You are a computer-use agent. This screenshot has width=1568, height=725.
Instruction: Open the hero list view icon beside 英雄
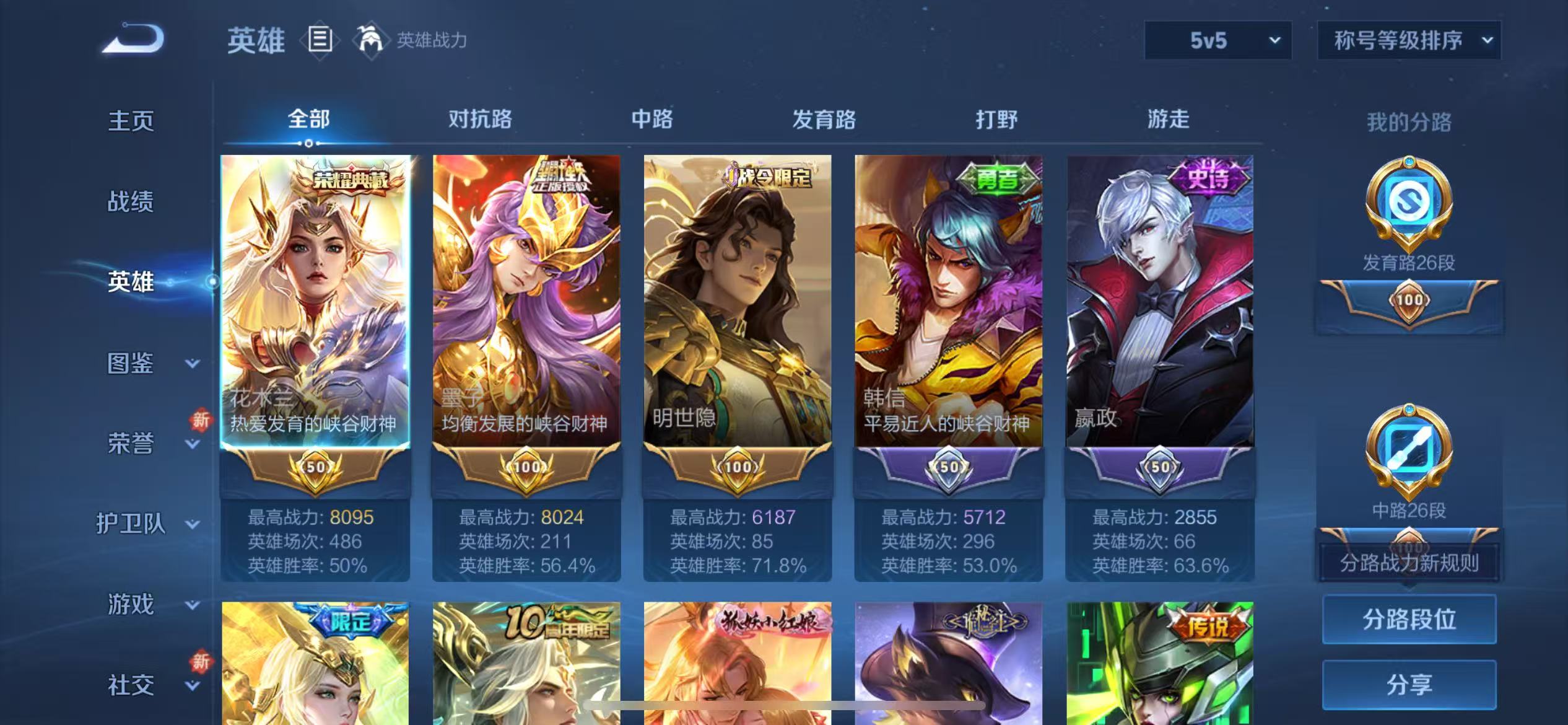point(320,38)
